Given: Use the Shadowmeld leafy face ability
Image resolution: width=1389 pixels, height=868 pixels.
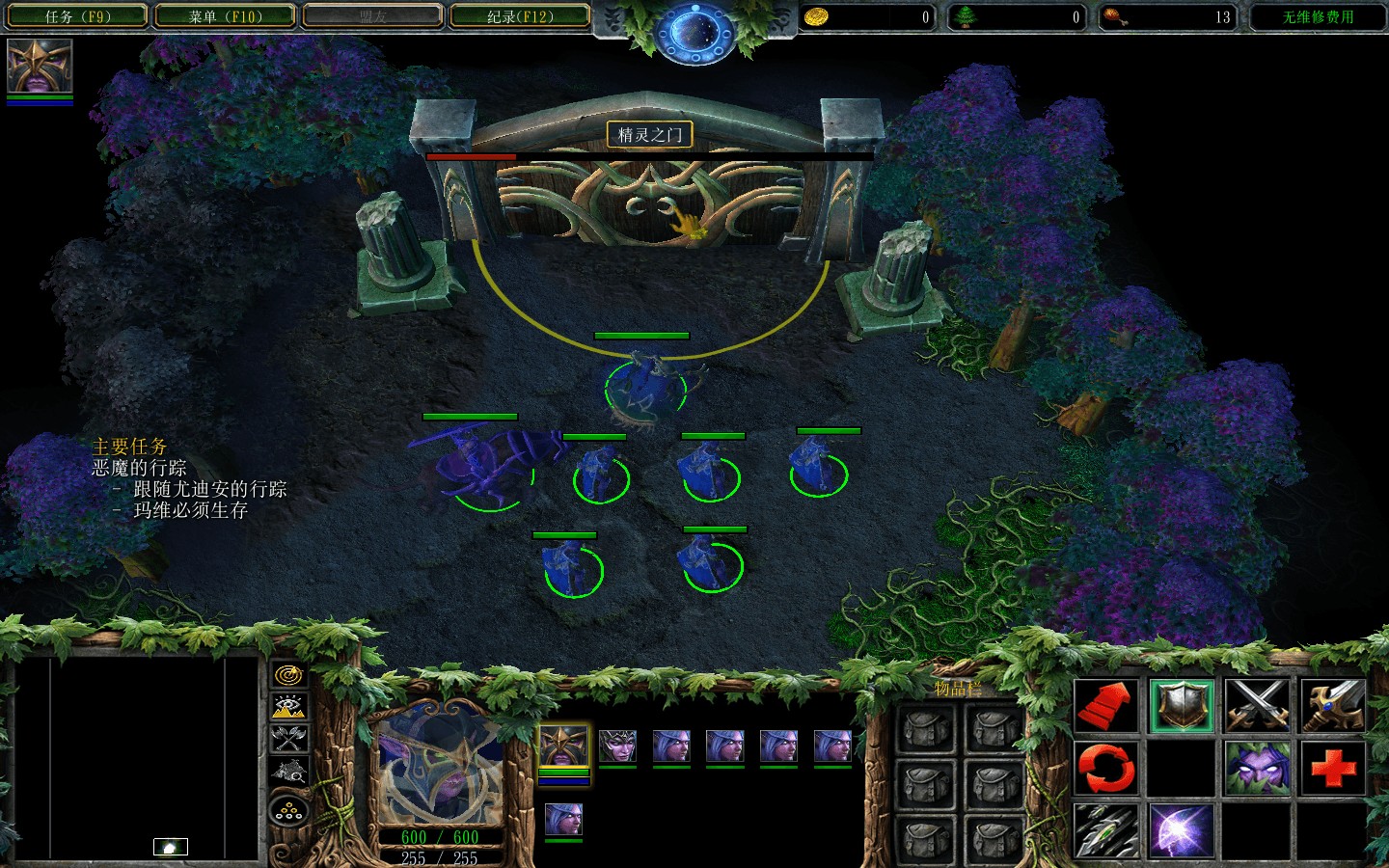Looking at the screenshot, I should (1257, 769).
